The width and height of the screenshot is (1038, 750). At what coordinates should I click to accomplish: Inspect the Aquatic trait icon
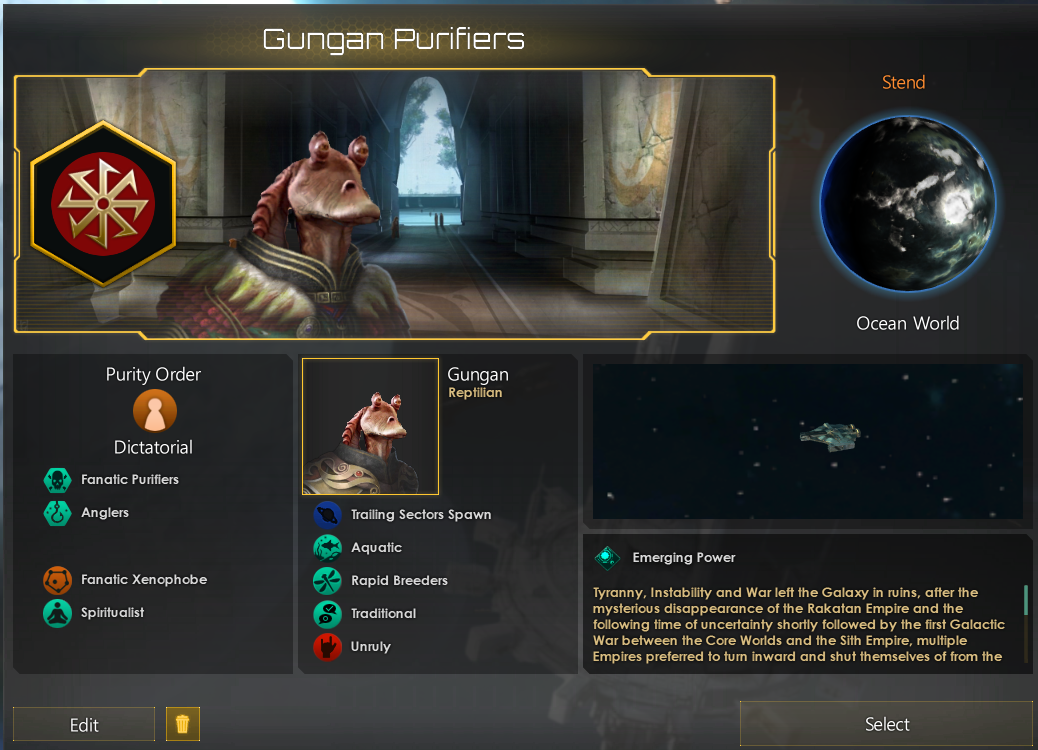[x=327, y=548]
